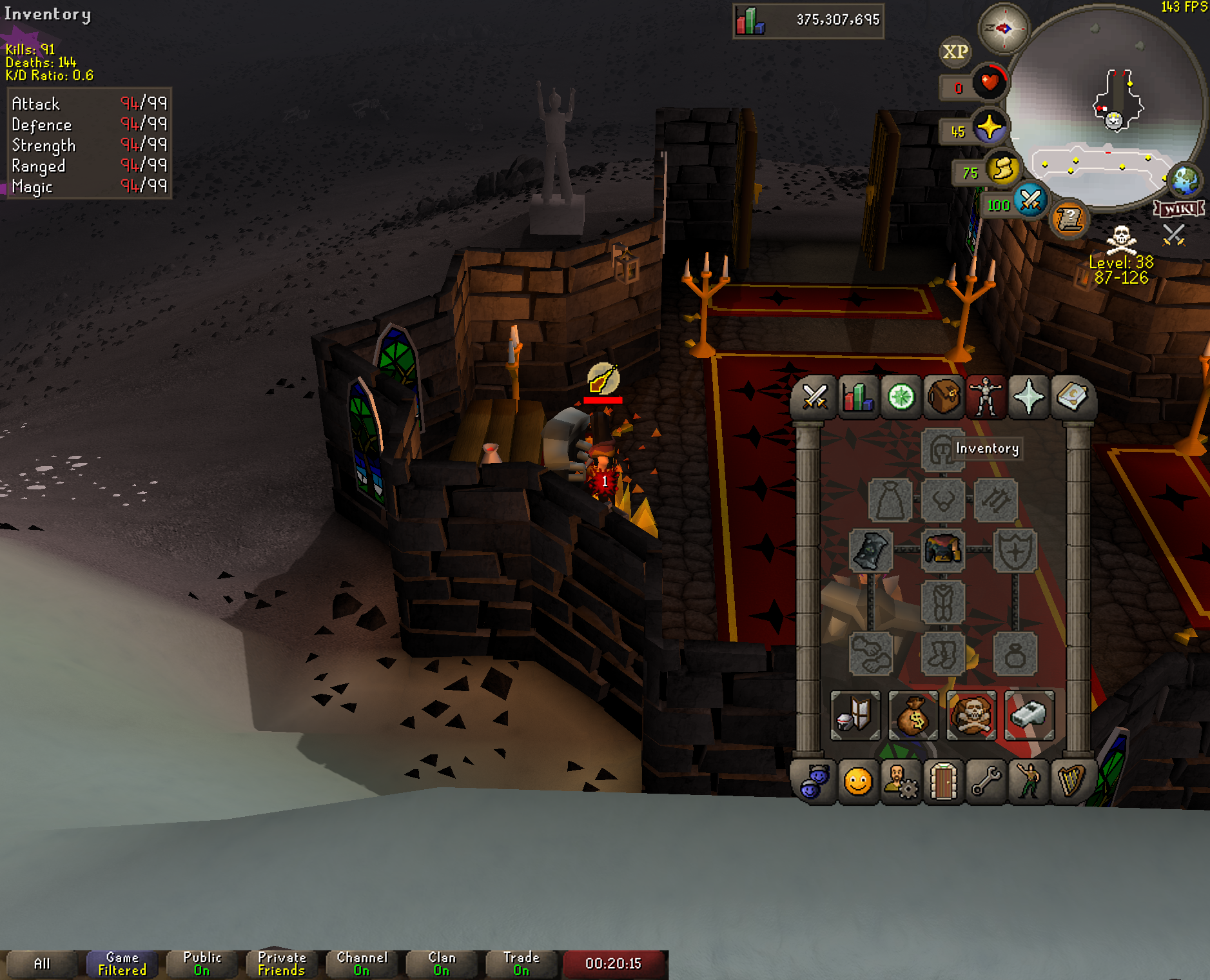This screenshot has width=1210, height=980.
Task: Open the Guide Prices money bag
Action: [913, 715]
